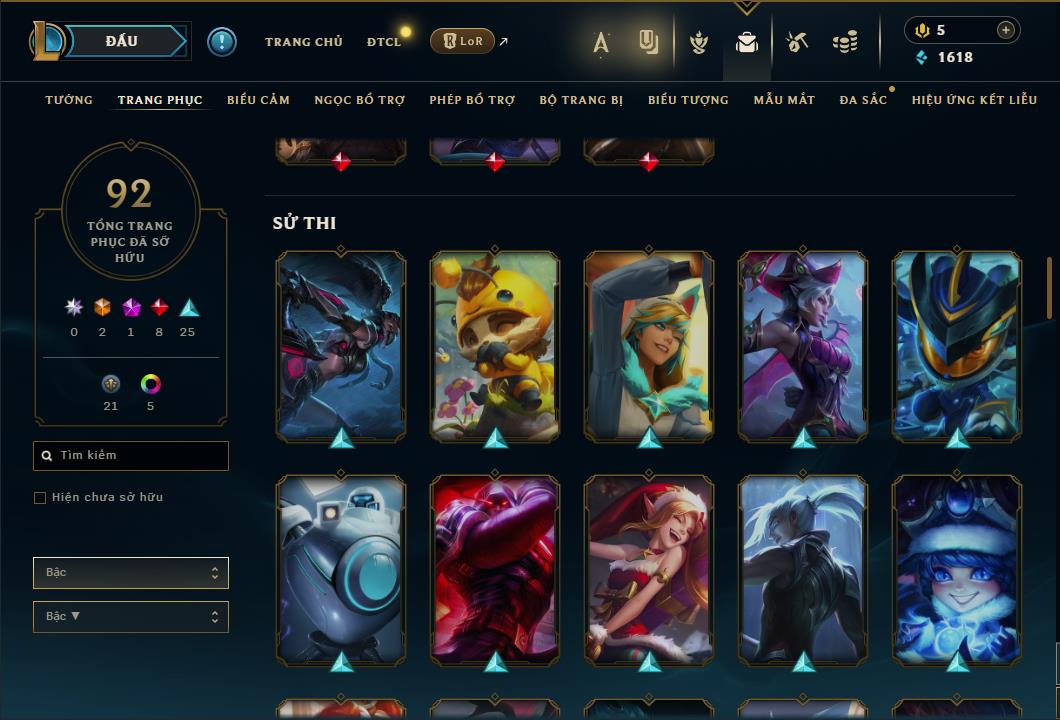The height and width of the screenshot is (720, 1060).
Task: Open the LoR link button
Action: [x=462, y=41]
